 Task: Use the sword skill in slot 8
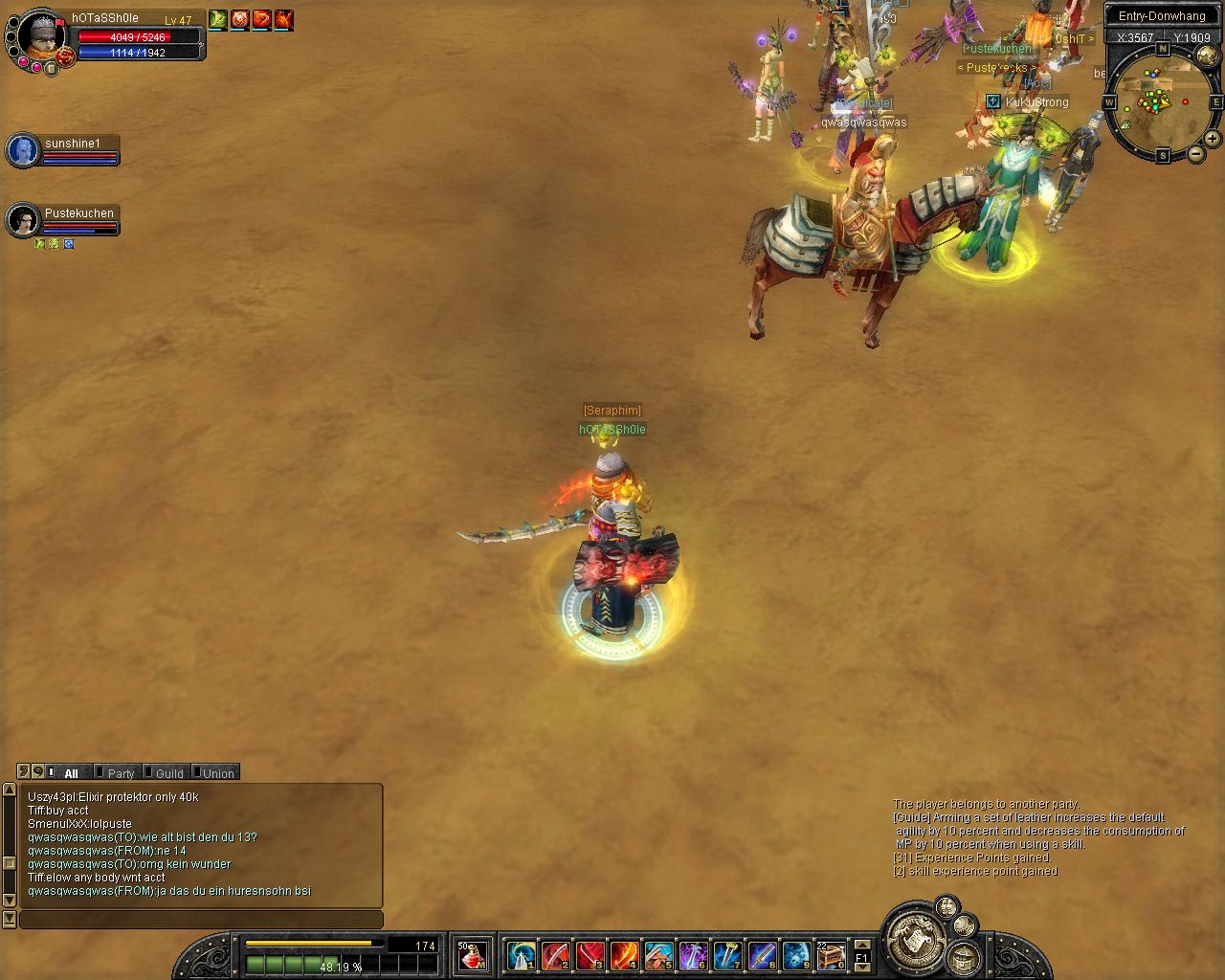762,955
